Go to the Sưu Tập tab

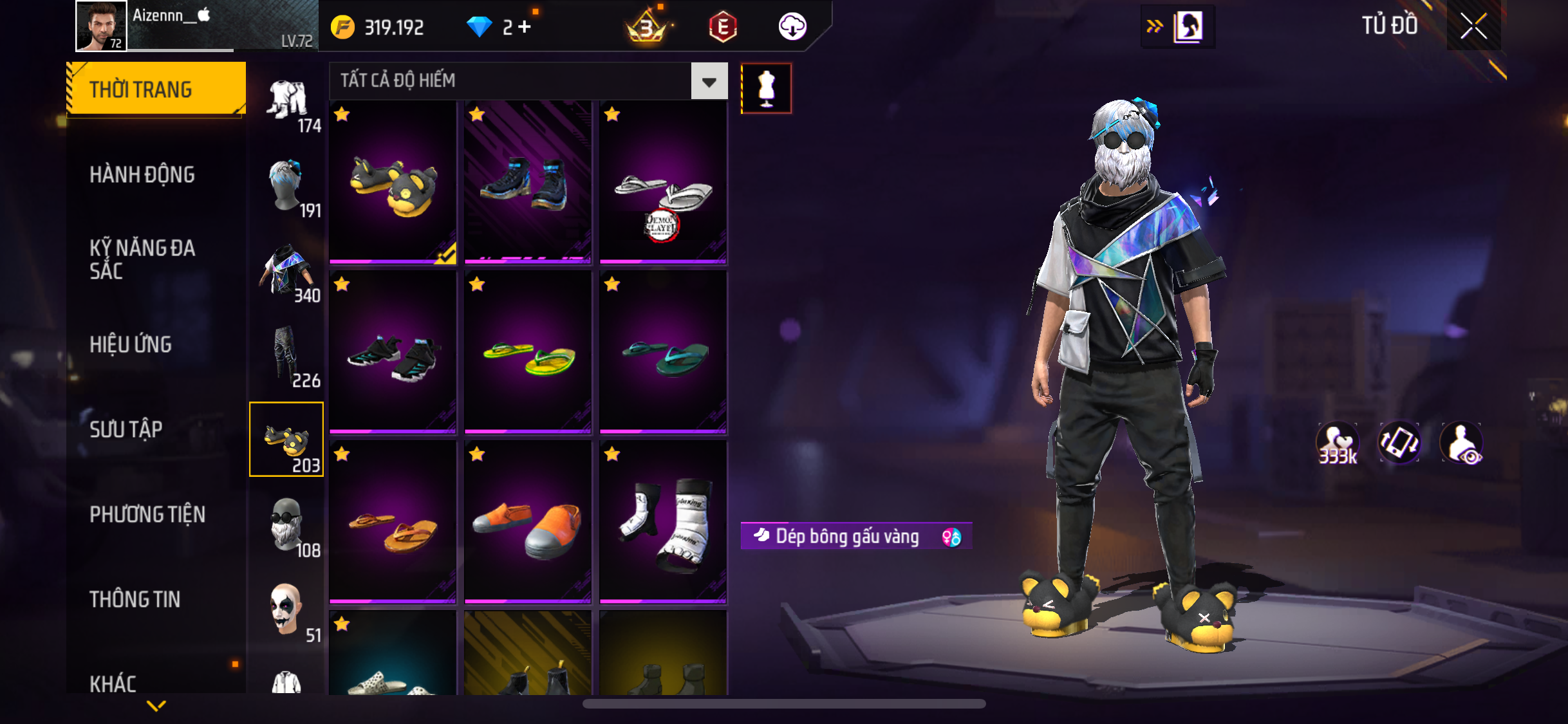[x=126, y=429]
